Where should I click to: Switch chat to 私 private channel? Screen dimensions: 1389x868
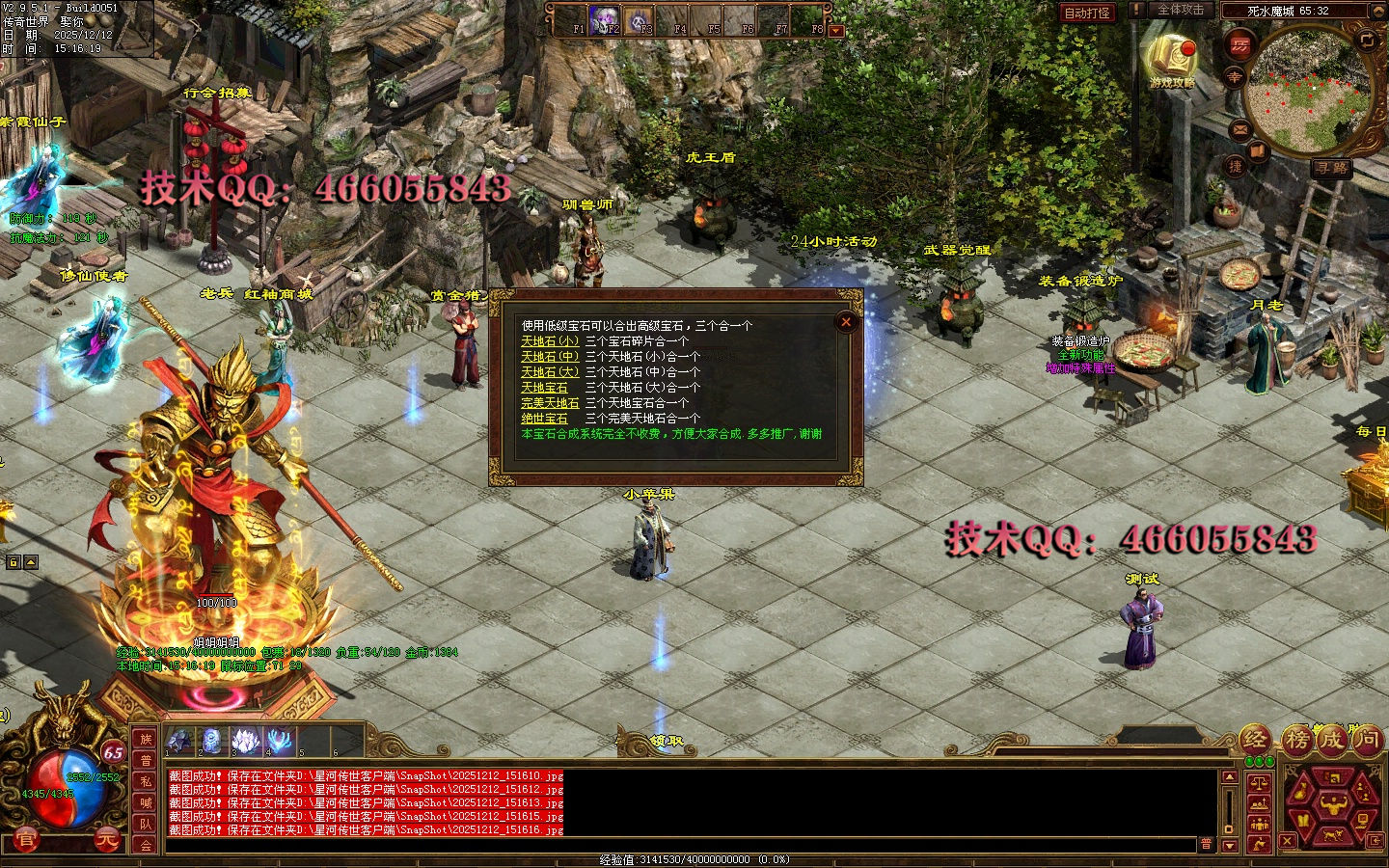click(x=146, y=781)
